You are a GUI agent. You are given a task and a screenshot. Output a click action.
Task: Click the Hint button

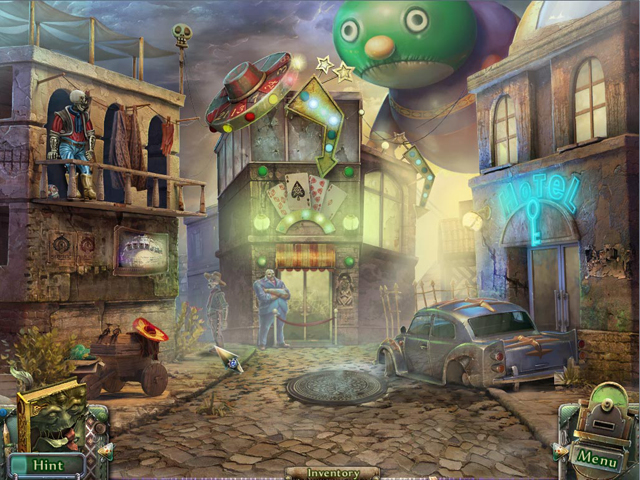(x=47, y=465)
